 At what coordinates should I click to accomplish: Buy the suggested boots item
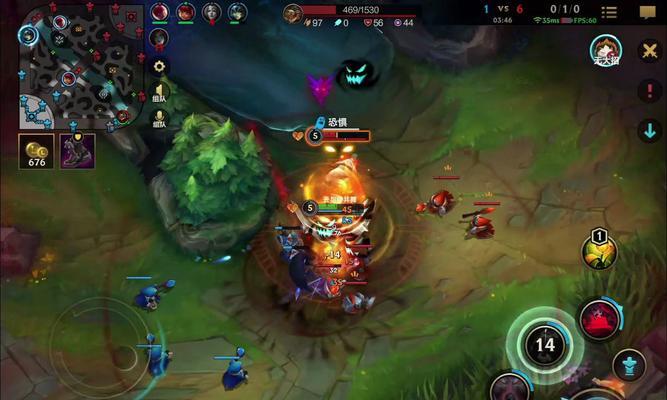[x=78, y=151]
